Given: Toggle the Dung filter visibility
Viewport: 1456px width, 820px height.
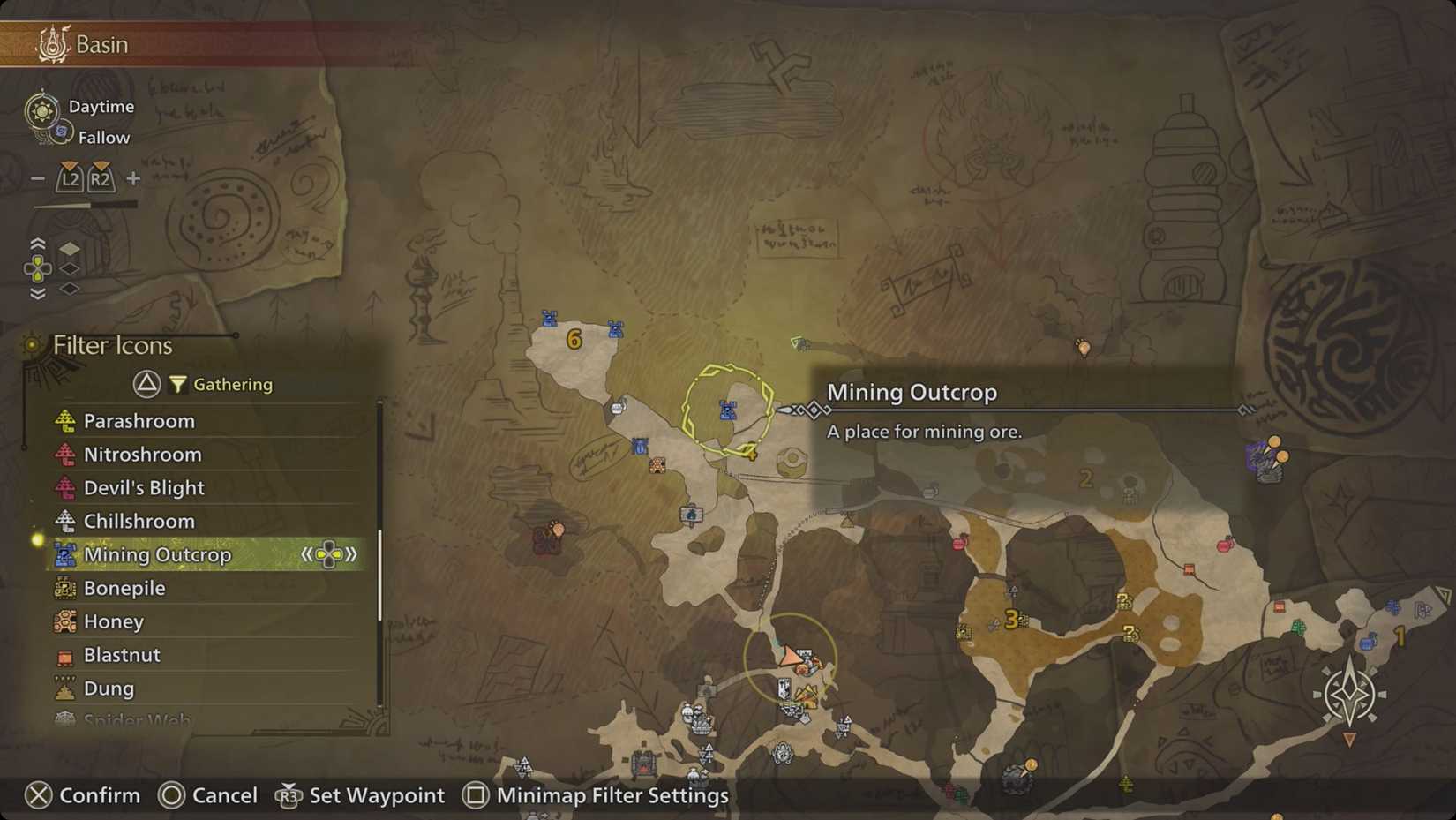Looking at the screenshot, I should point(64,688).
